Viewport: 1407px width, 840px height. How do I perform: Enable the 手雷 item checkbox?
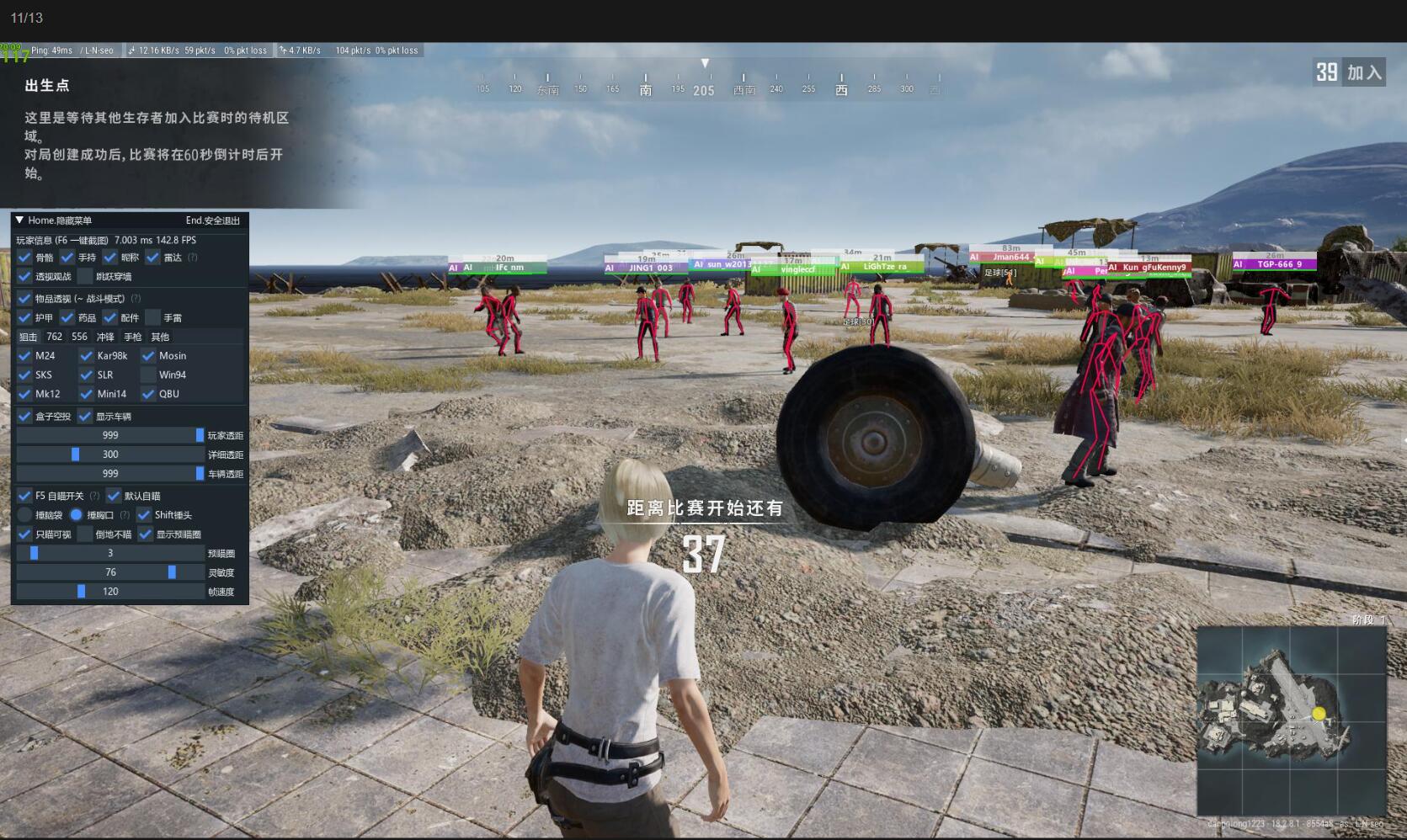[152, 318]
